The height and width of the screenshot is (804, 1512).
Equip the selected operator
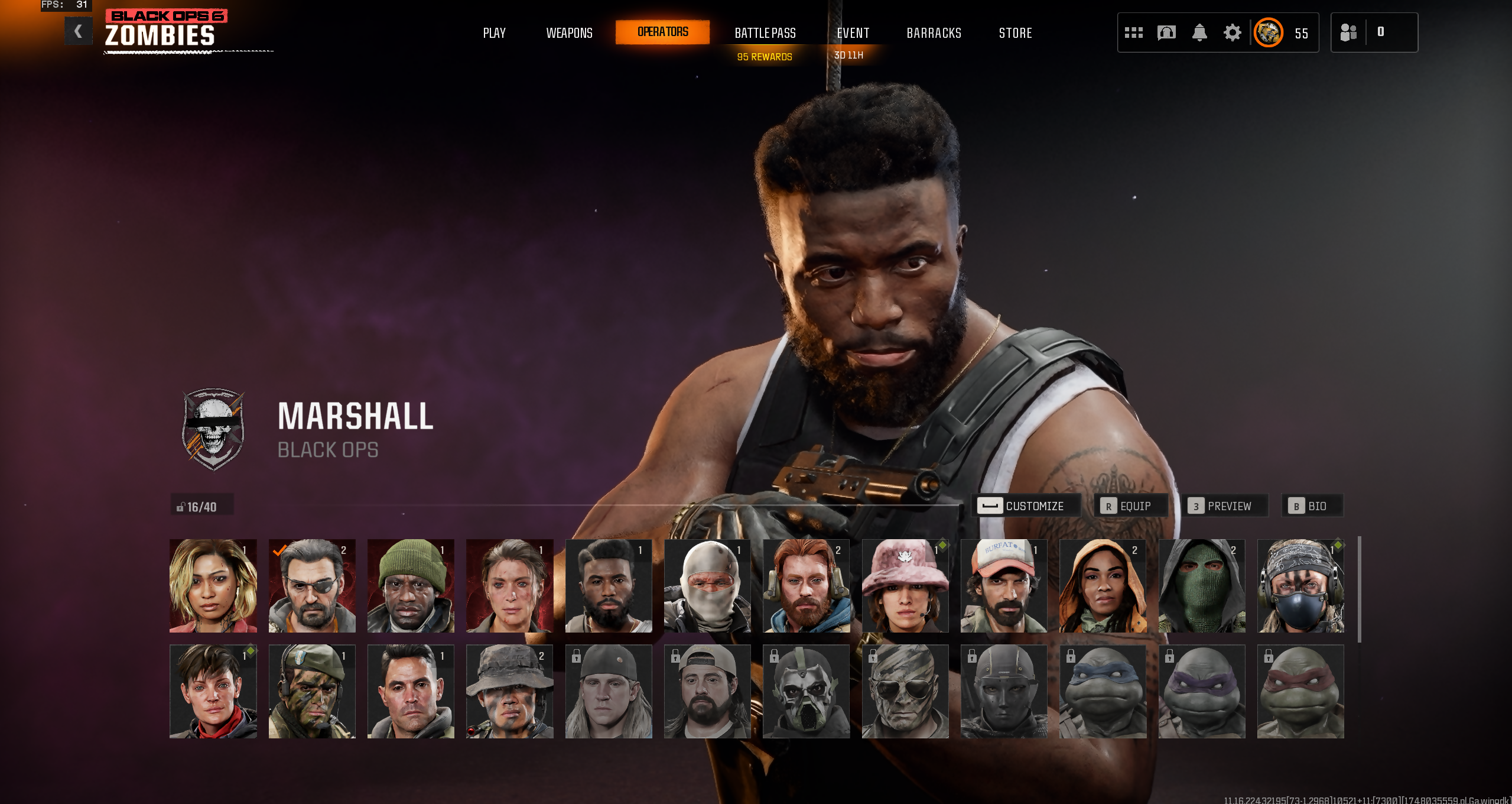tap(1130, 506)
